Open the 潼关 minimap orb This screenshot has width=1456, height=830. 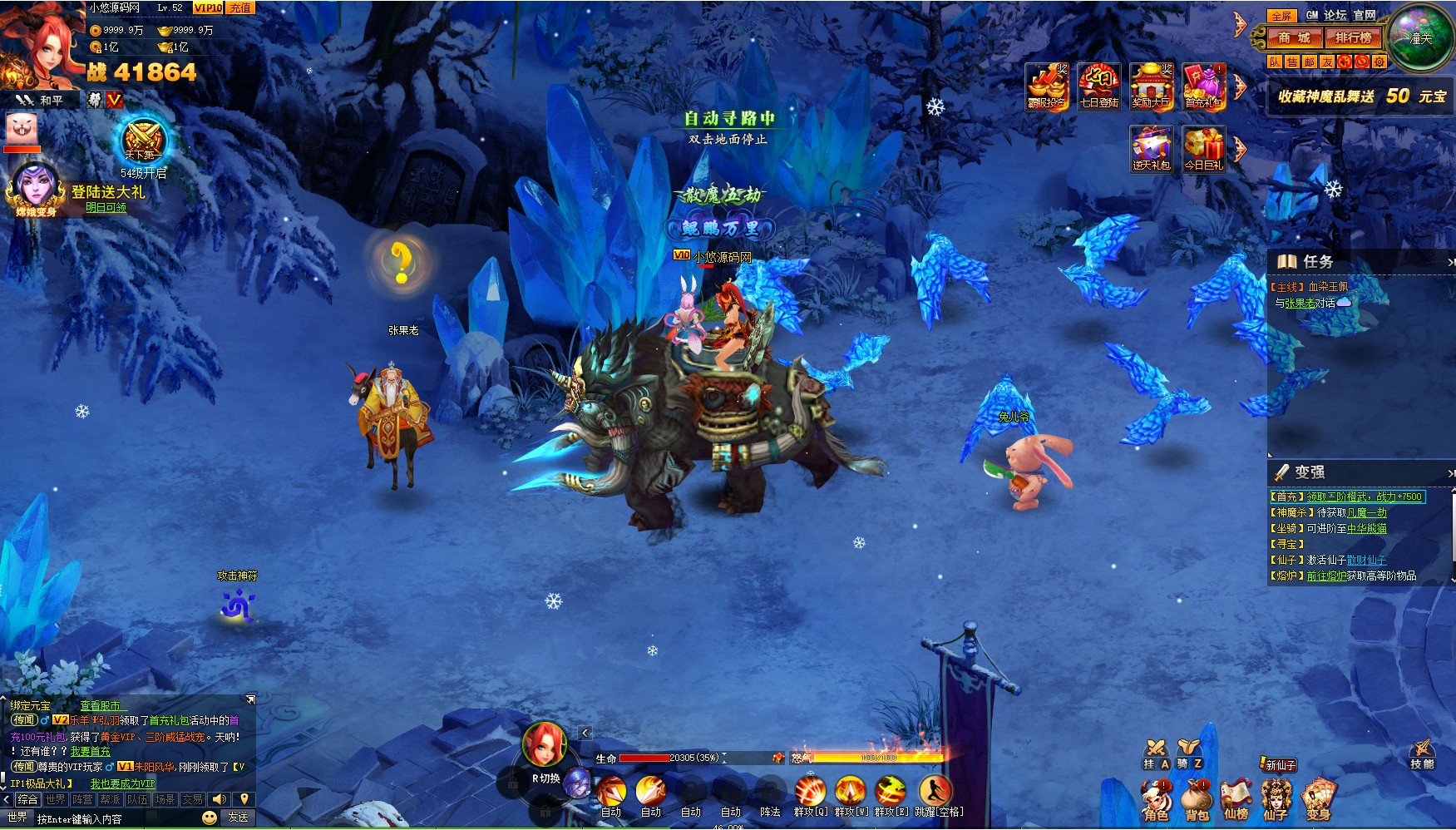1421,37
